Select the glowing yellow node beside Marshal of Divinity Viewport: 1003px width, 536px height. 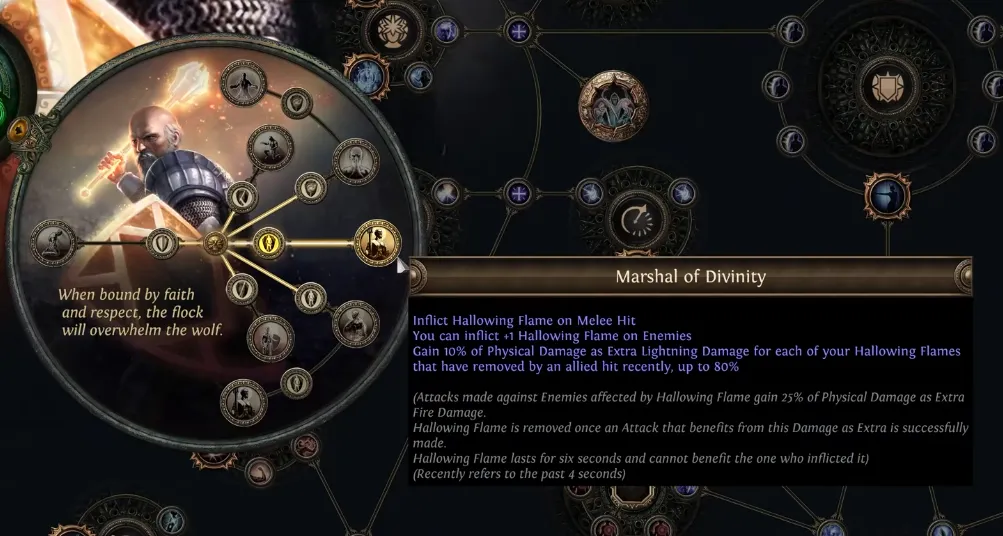[x=267, y=242]
